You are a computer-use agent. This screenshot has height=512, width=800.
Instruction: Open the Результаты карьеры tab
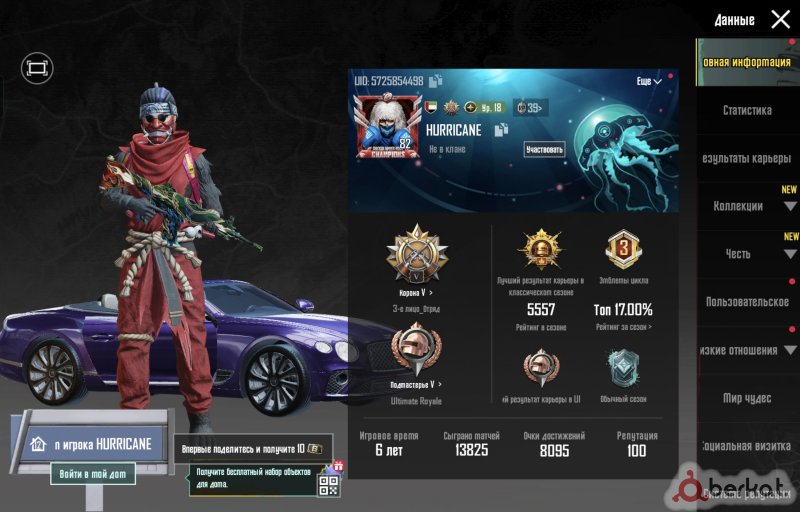747,158
